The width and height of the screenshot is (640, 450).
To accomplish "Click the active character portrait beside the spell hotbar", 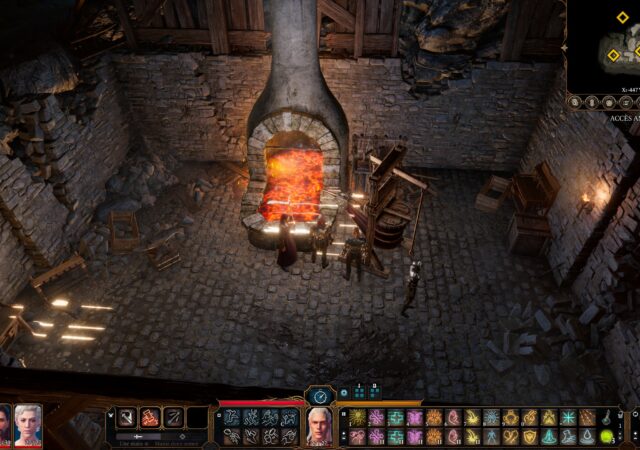I will point(319,425).
